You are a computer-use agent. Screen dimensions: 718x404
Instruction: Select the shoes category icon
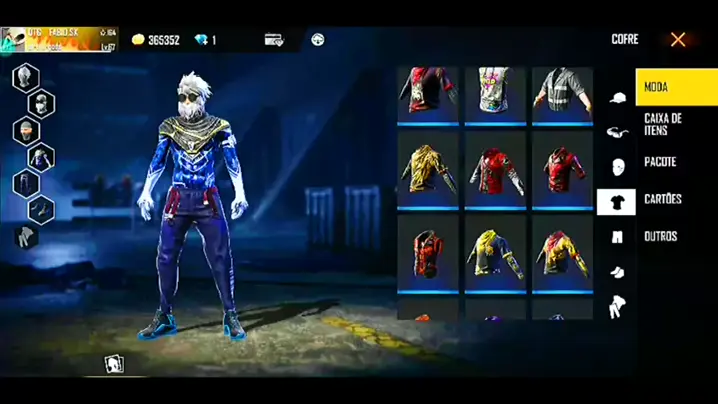click(x=616, y=272)
